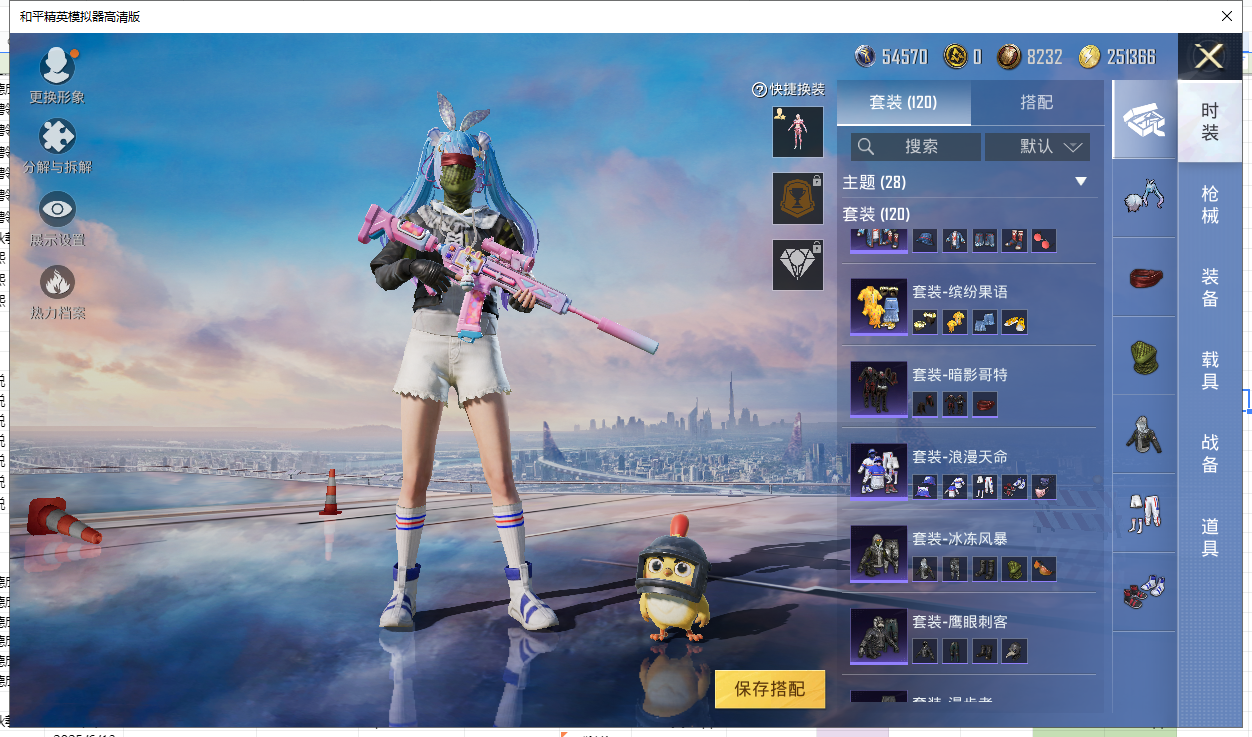
Task: Save outfit with 保存搭配 button
Action: pos(770,689)
